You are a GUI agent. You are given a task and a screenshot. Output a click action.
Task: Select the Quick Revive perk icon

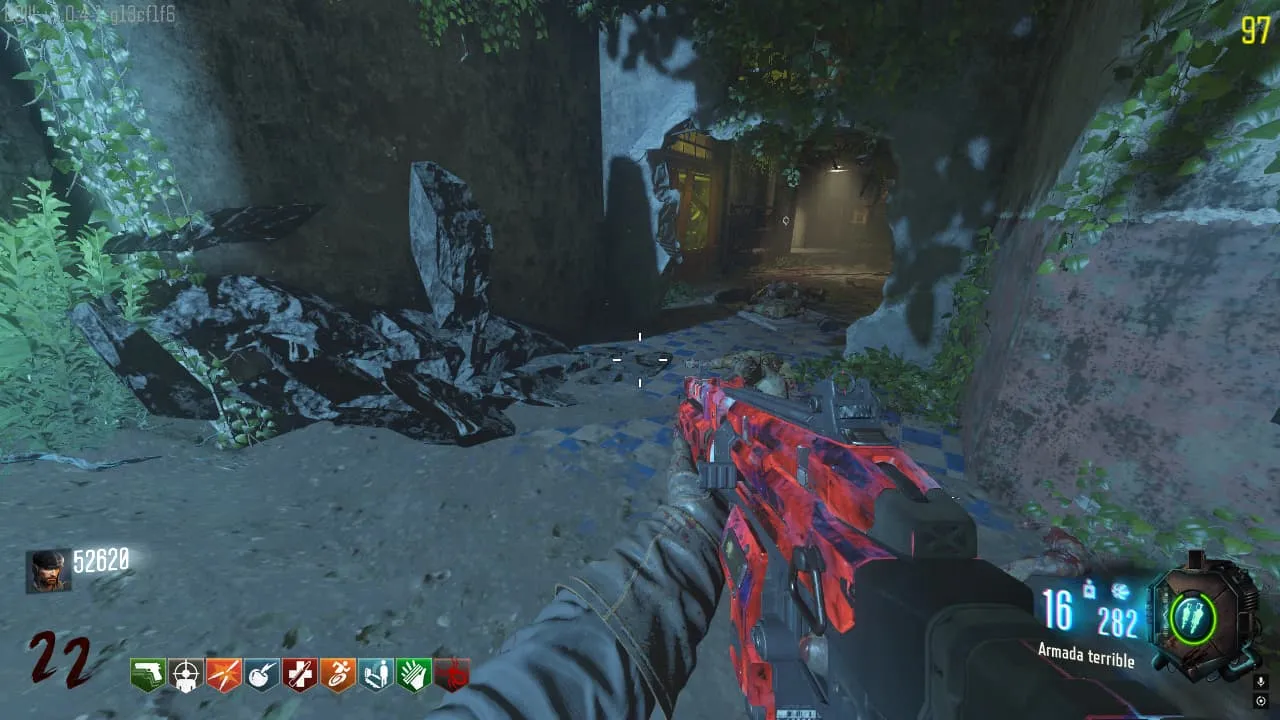point(375,674)
